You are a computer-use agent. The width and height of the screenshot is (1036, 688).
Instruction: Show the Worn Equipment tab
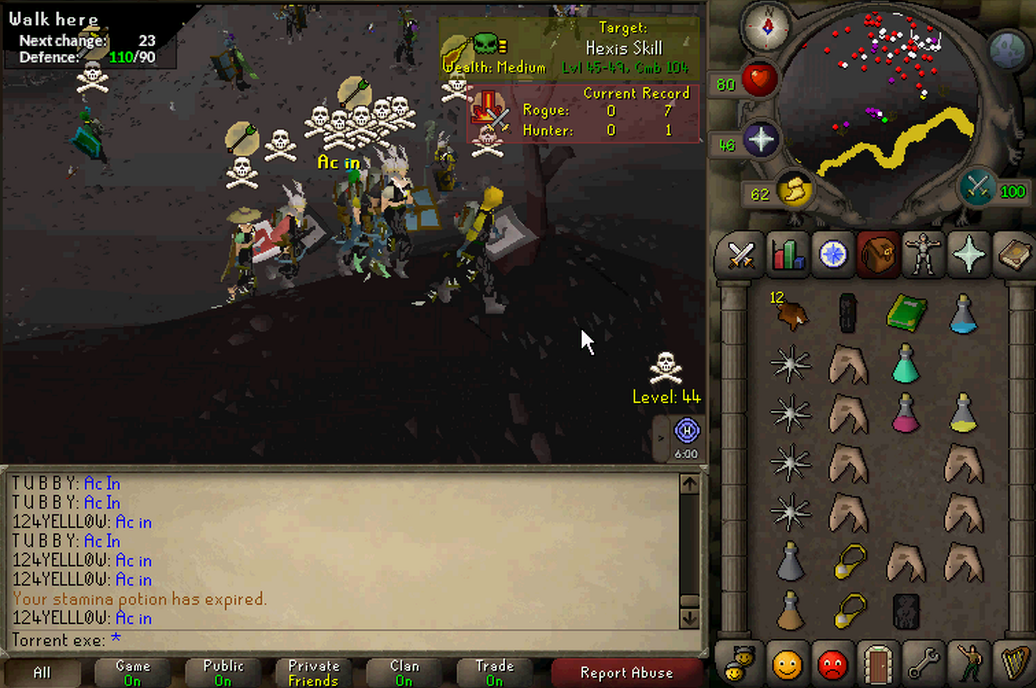pos(922,255)
